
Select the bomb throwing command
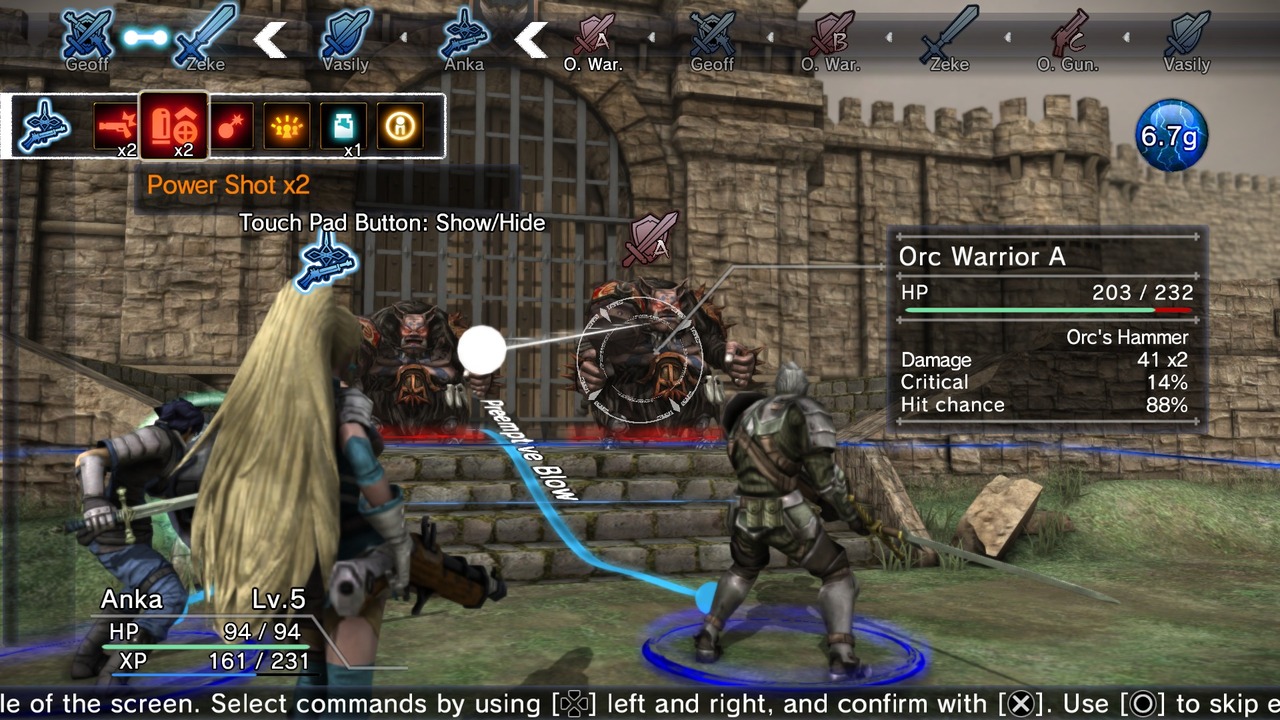coord(230,124)
